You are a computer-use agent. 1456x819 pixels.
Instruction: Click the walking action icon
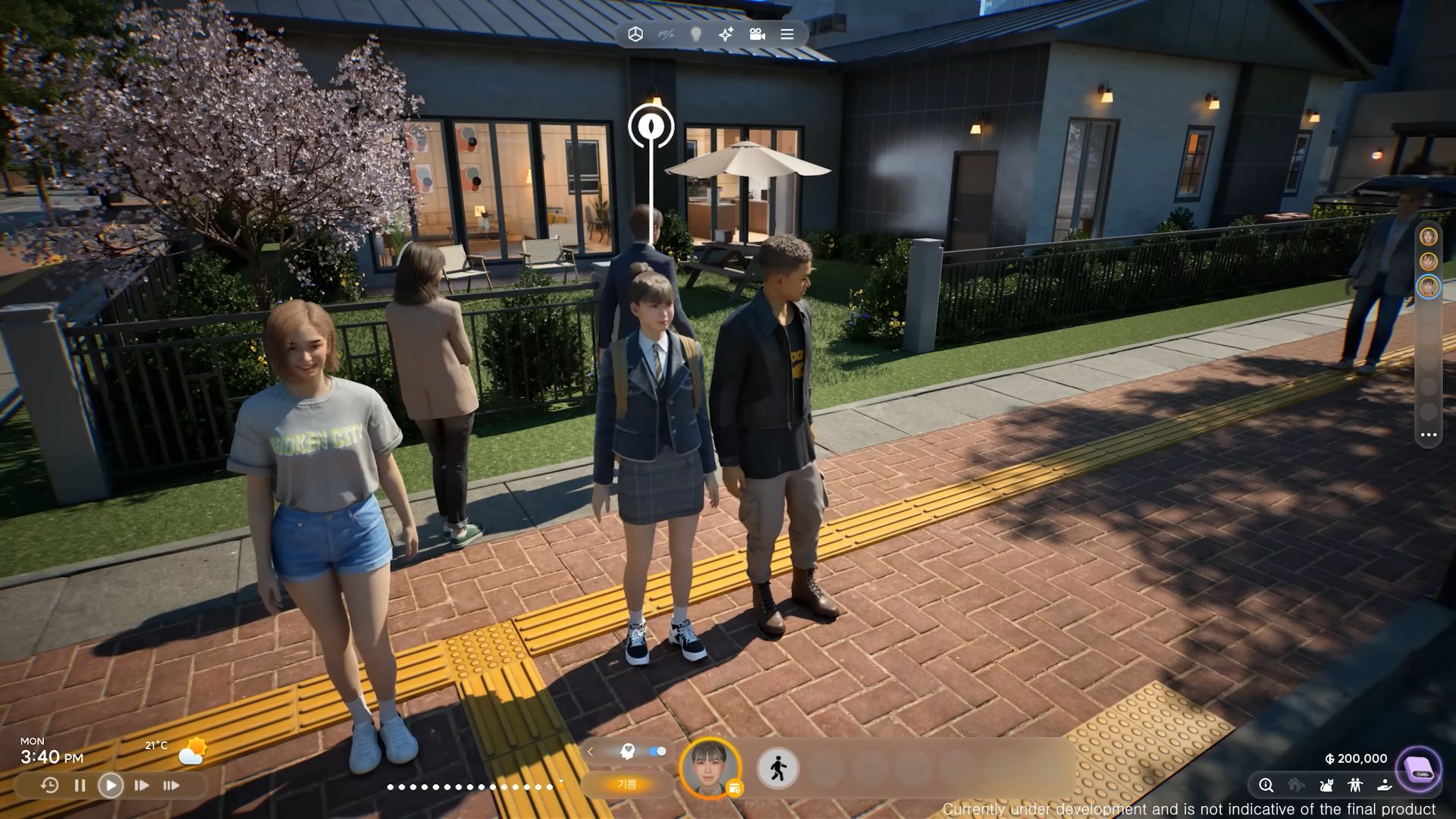tap(778, 768)
